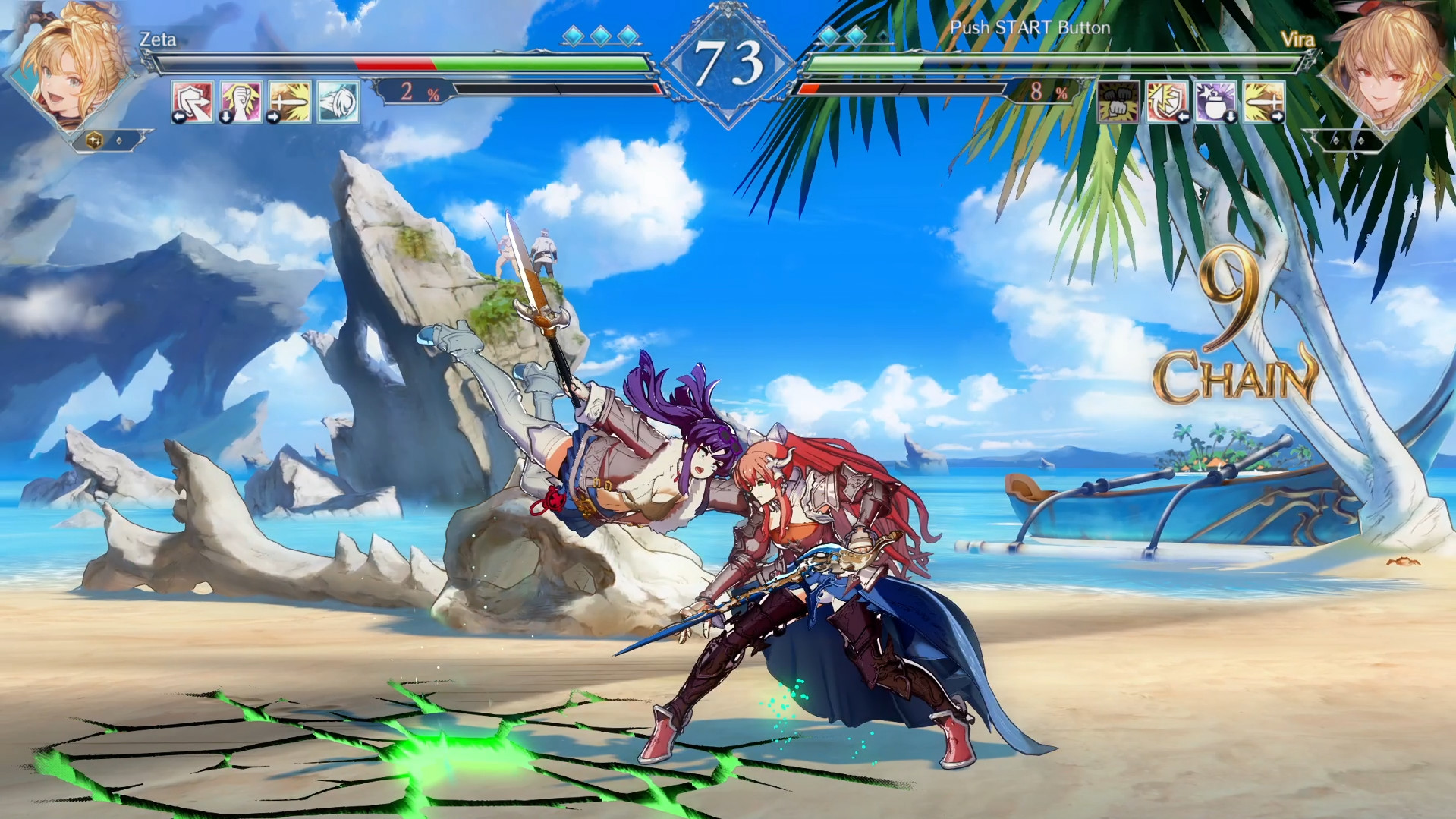Click the down-arrow input badge on Vira's bomb skill
The width and height of the screenshot is (1456, 819).
[x=1231, y=117]
